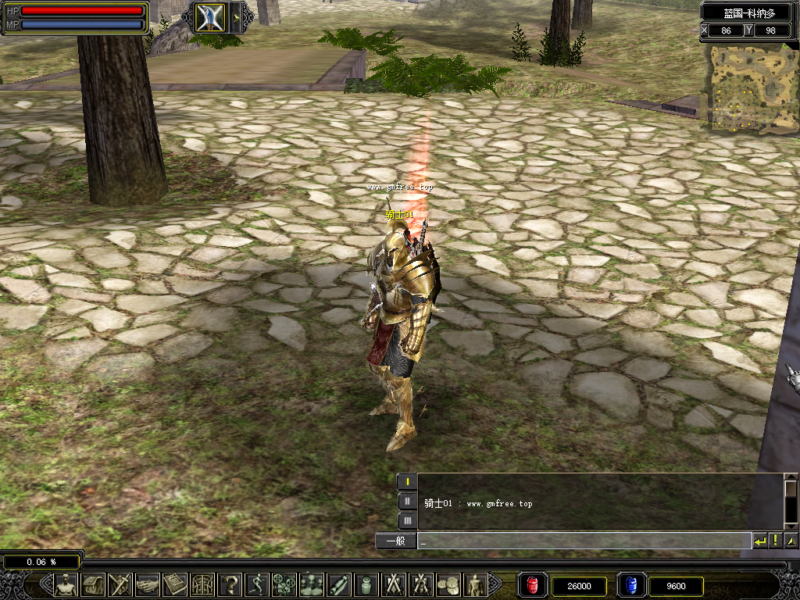Open the question mark help icon
This screenshot has height=600, width=800.
coord(230,585)
